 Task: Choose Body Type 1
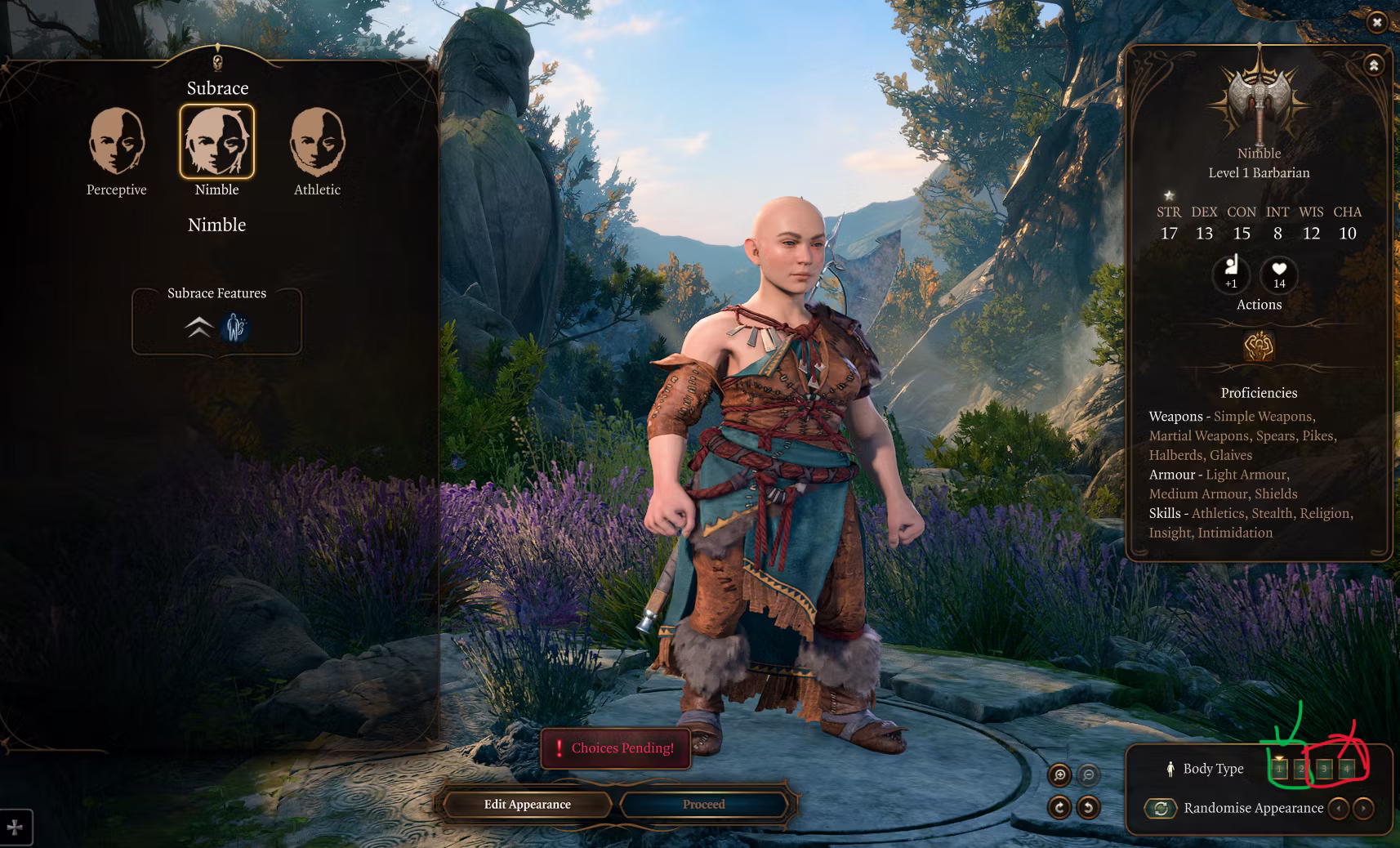[x=1279, y=769]
